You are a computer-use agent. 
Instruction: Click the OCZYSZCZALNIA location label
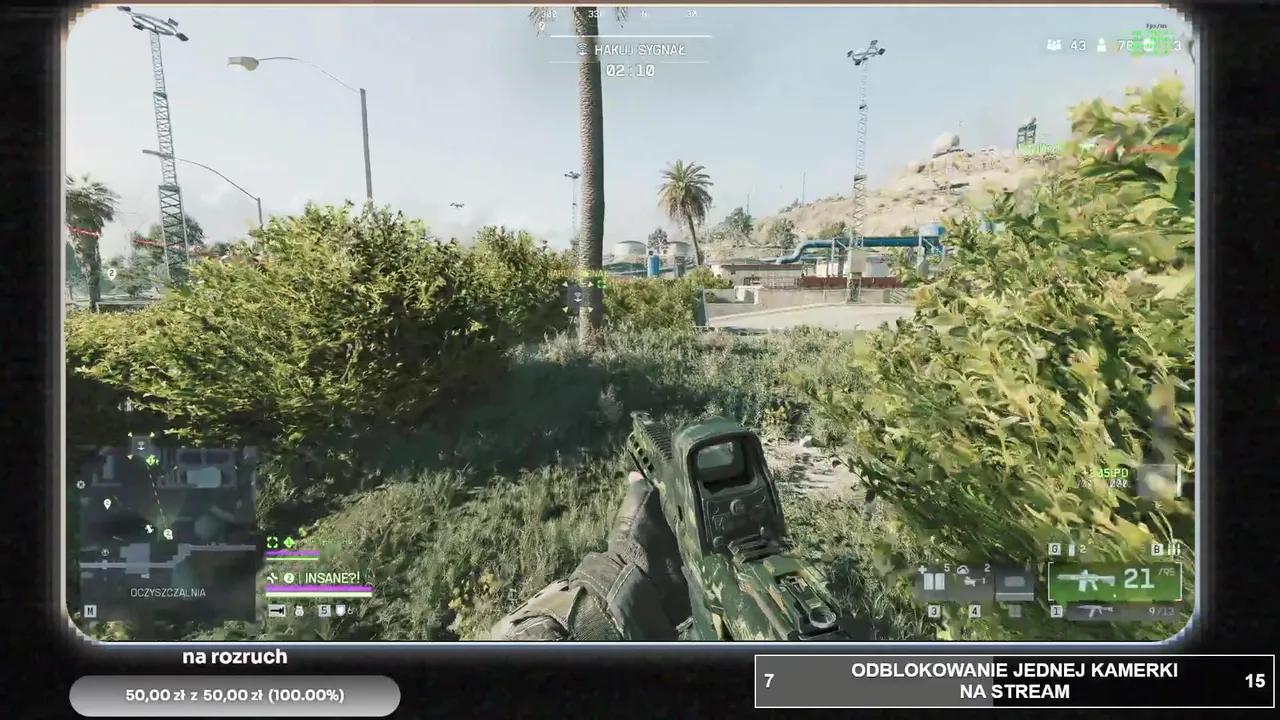pos(167,592)
